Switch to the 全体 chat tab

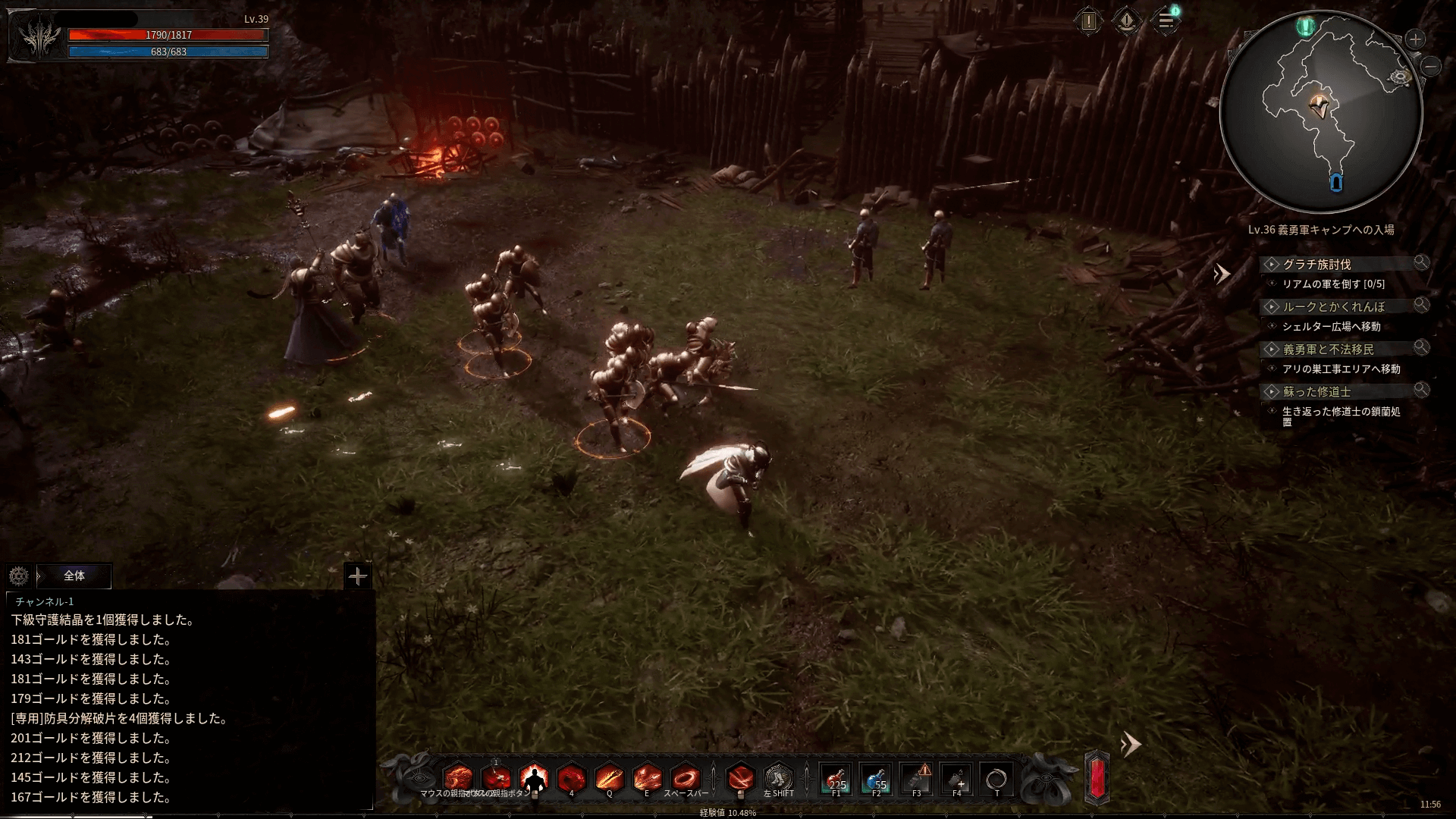[74, 576]
